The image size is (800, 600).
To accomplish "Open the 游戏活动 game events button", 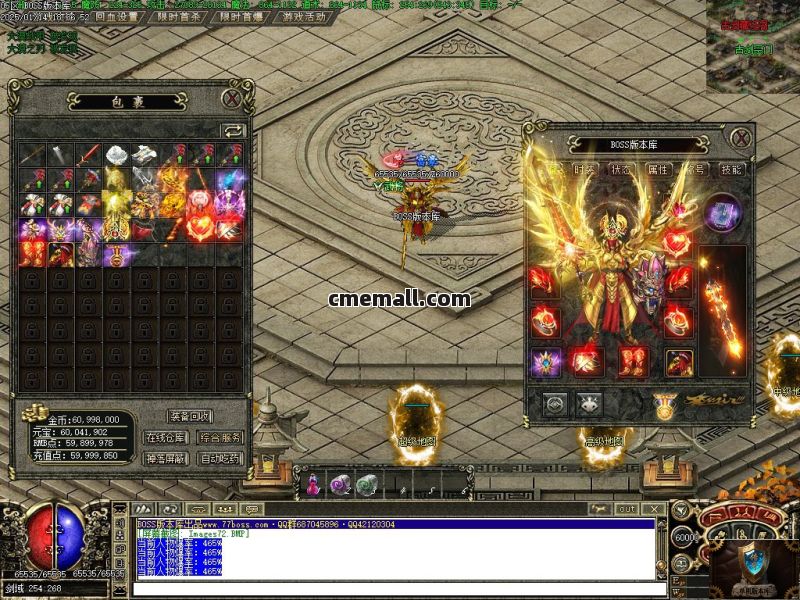I will click(304, 17).
